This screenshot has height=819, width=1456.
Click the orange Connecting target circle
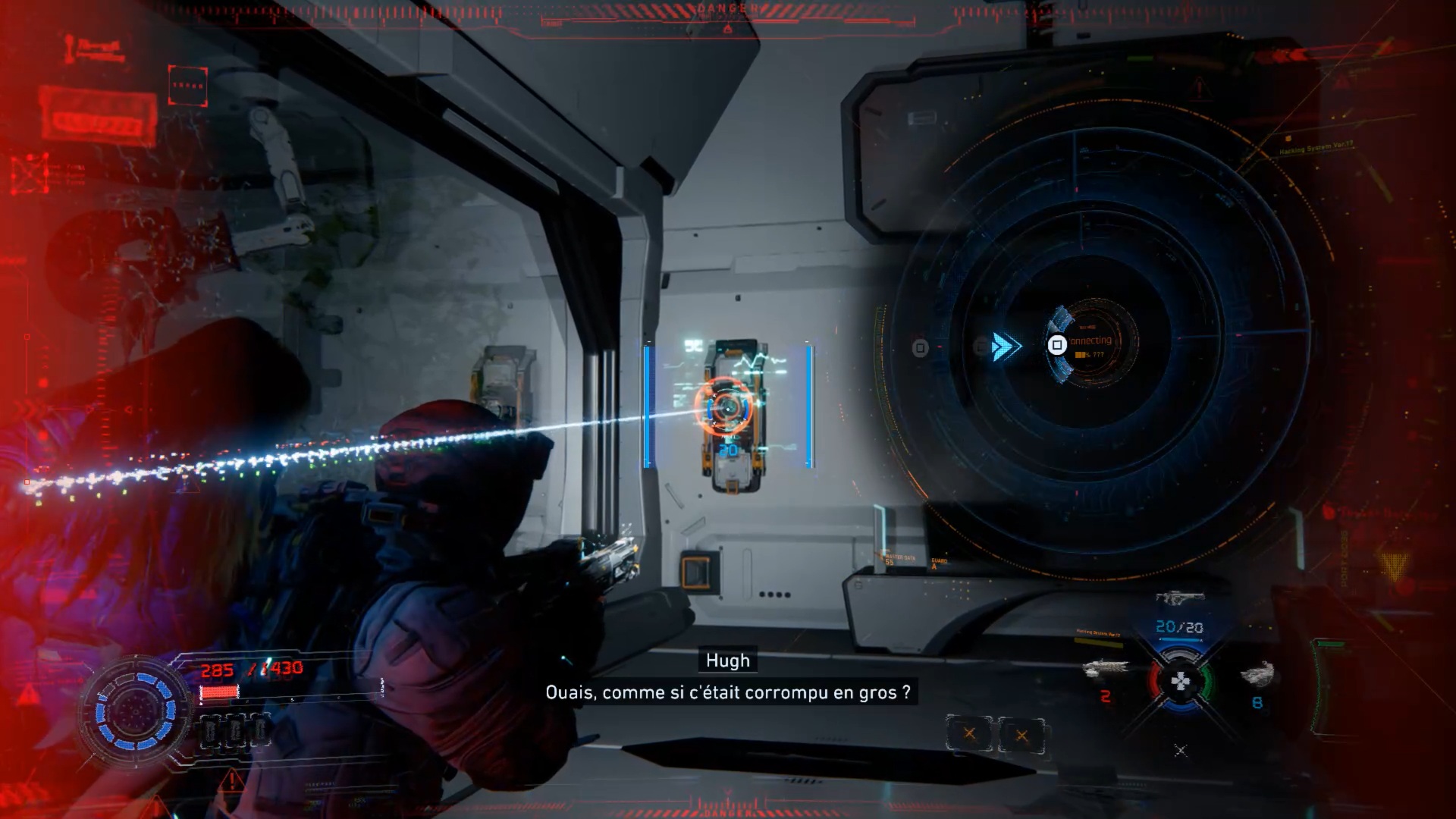click(x=1094, y=343)
